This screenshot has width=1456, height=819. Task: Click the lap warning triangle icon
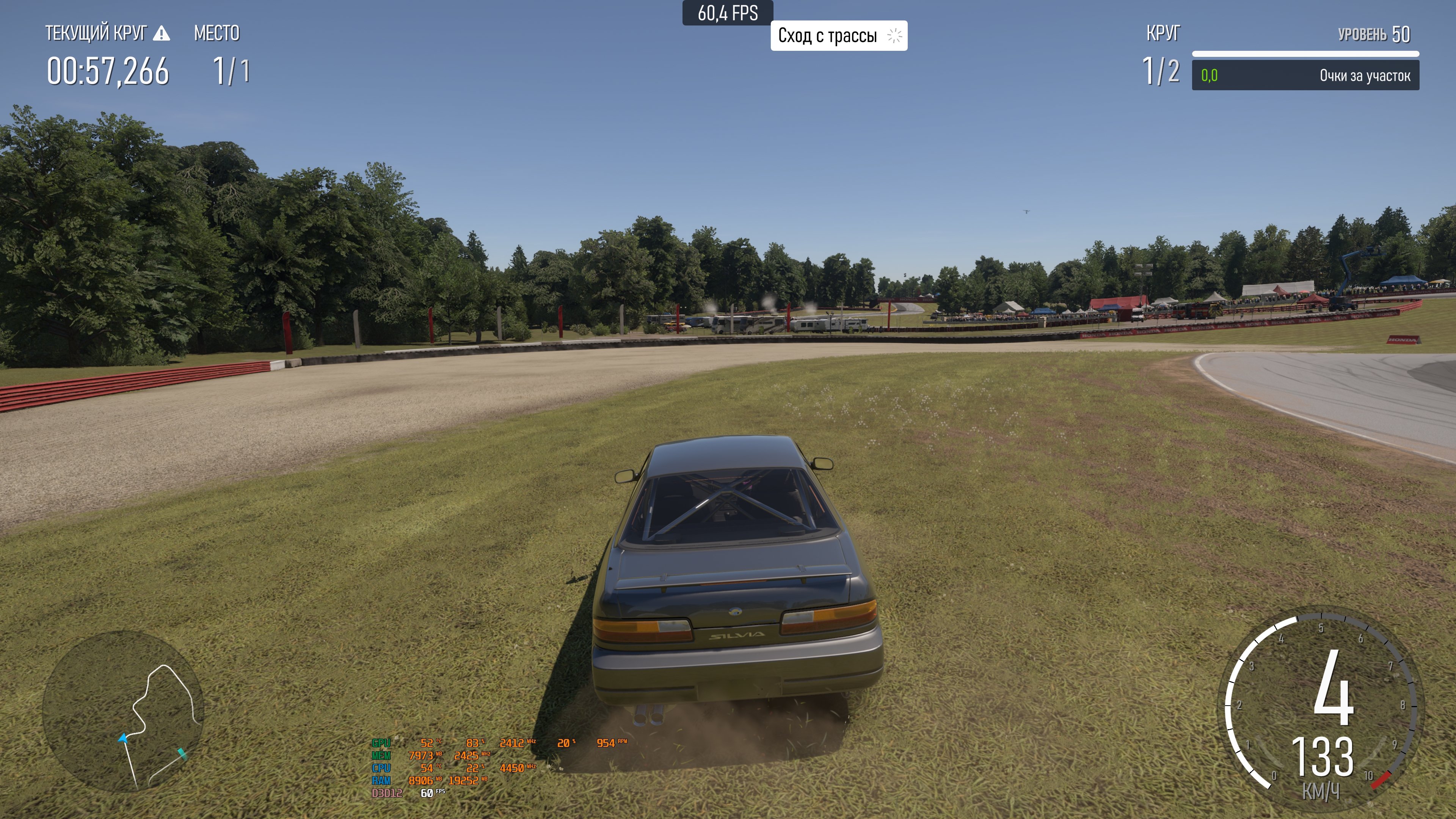(x=162, y=33)
